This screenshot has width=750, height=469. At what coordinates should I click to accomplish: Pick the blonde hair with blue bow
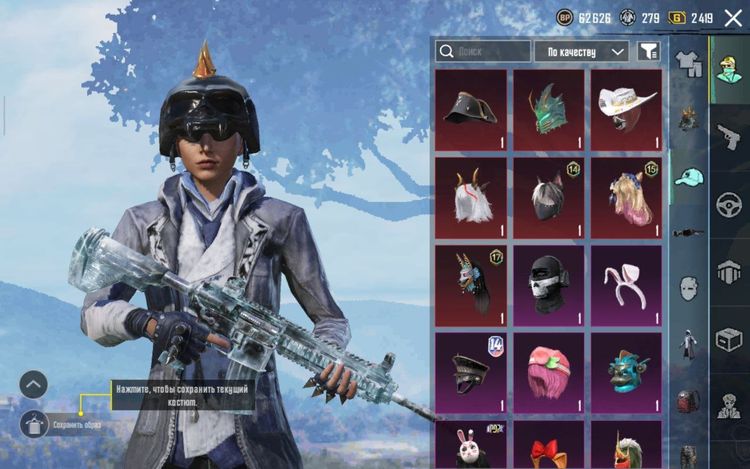(626, 197)
